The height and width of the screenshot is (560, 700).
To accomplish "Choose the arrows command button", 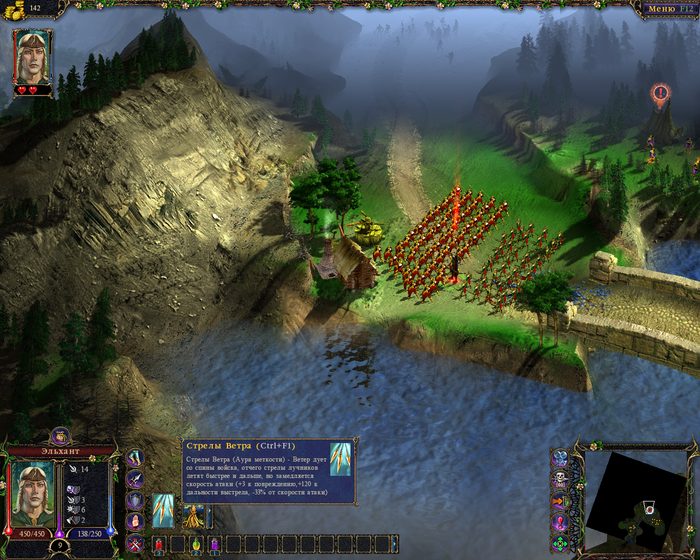I will pos(135,457).
